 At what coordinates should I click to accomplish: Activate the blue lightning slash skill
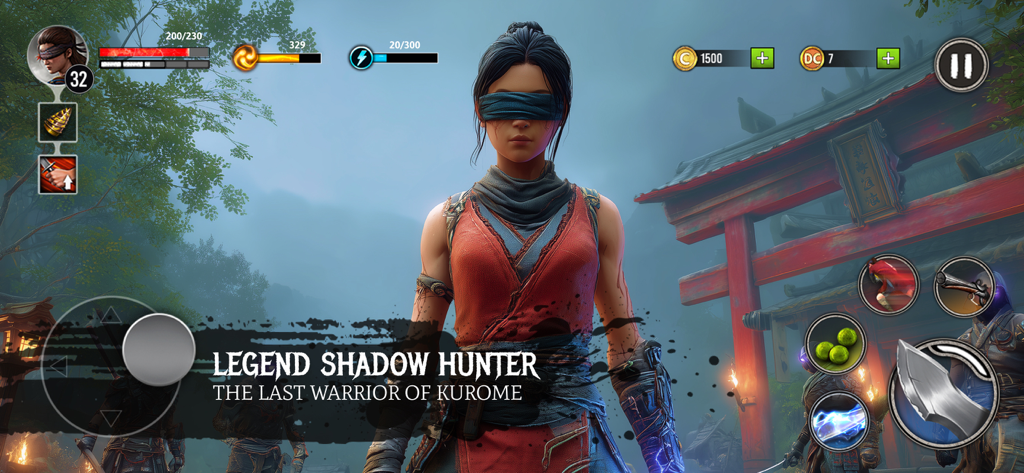[x=839, y=420]
